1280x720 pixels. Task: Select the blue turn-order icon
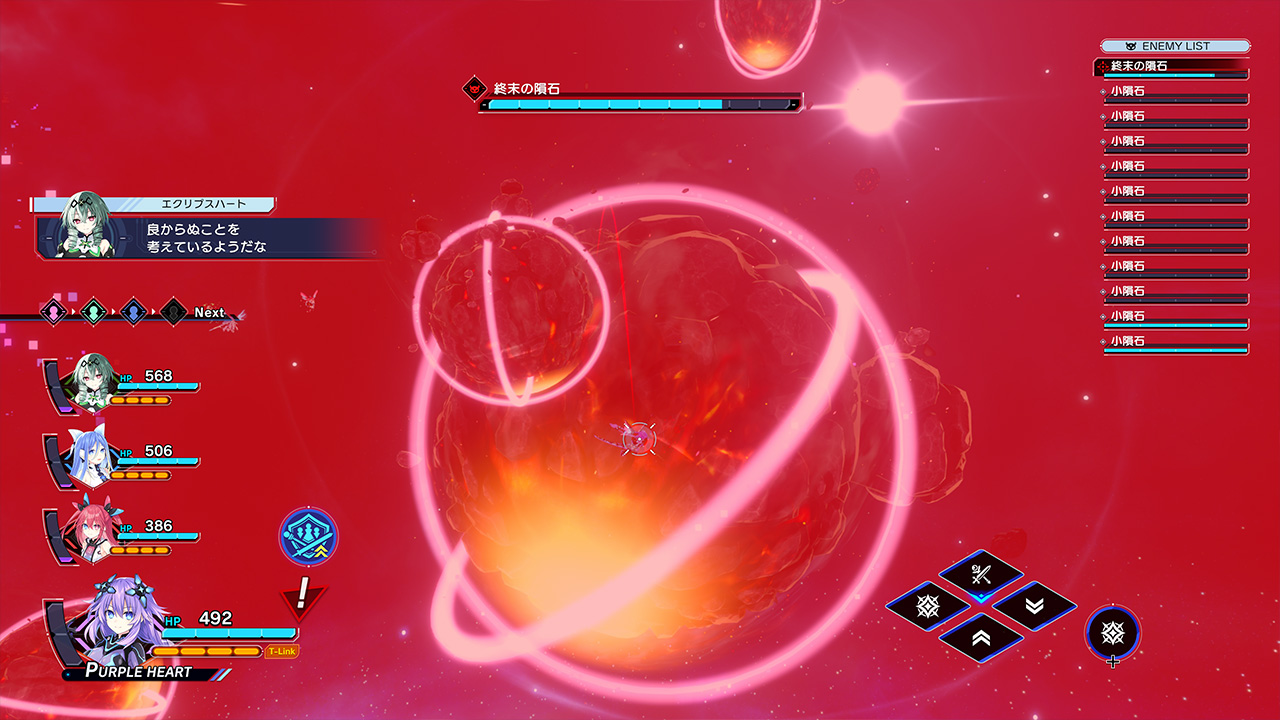[133, 312]
